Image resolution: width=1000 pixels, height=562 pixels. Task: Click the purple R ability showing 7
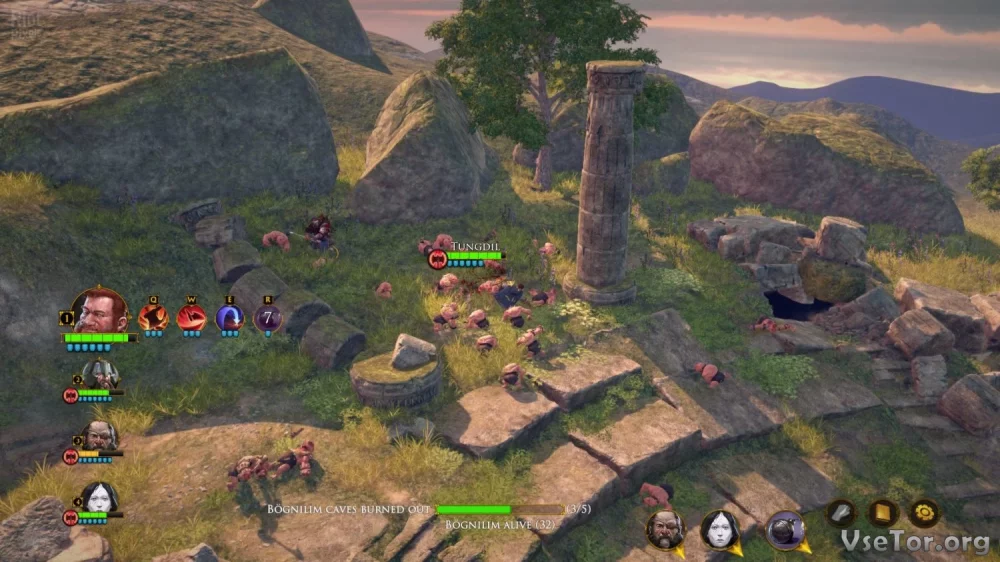[x=267, y=317]
